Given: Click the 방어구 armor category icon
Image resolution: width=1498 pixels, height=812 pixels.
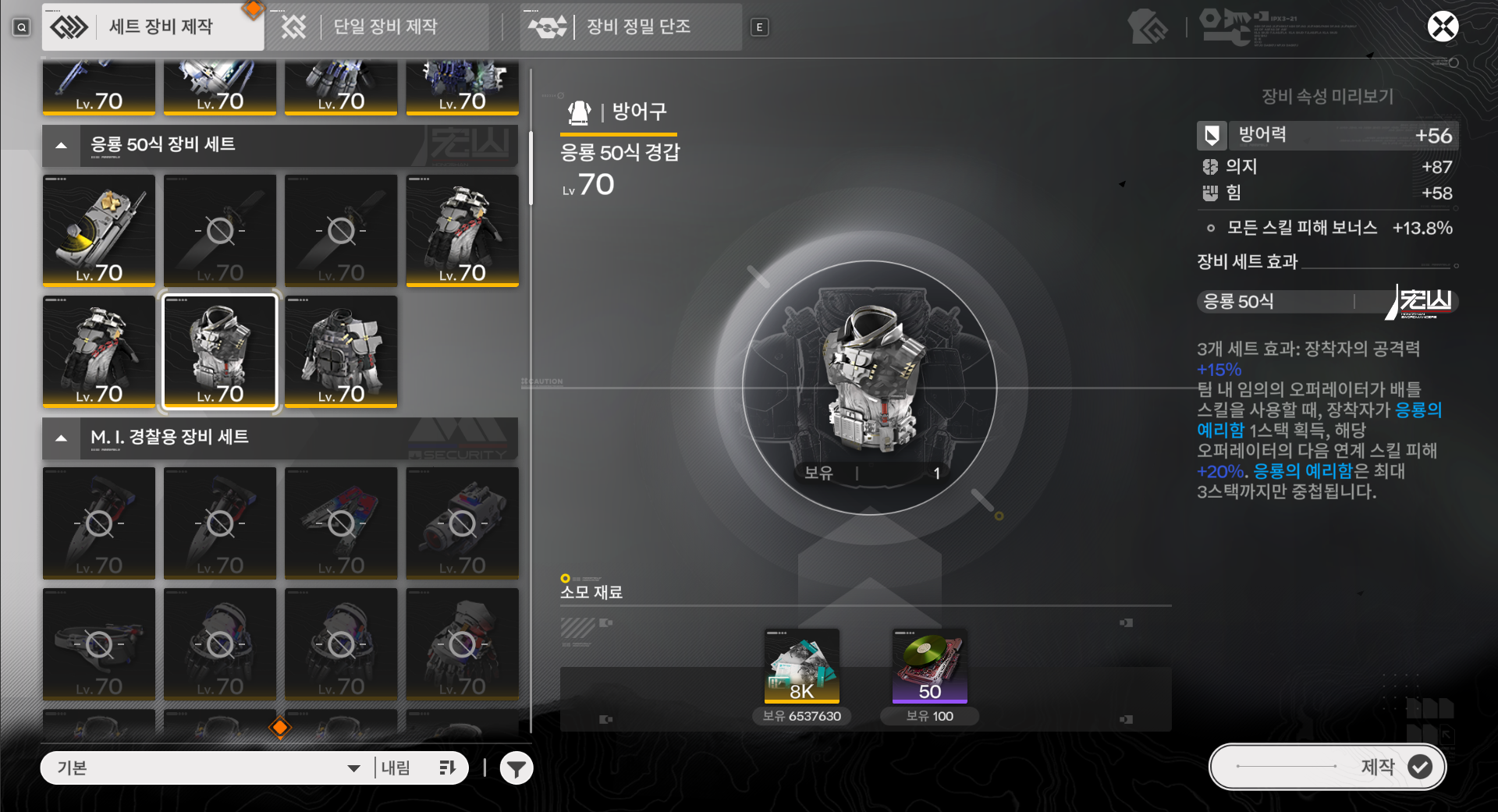Looking at the screenshot, I should (x=579, y=112).
